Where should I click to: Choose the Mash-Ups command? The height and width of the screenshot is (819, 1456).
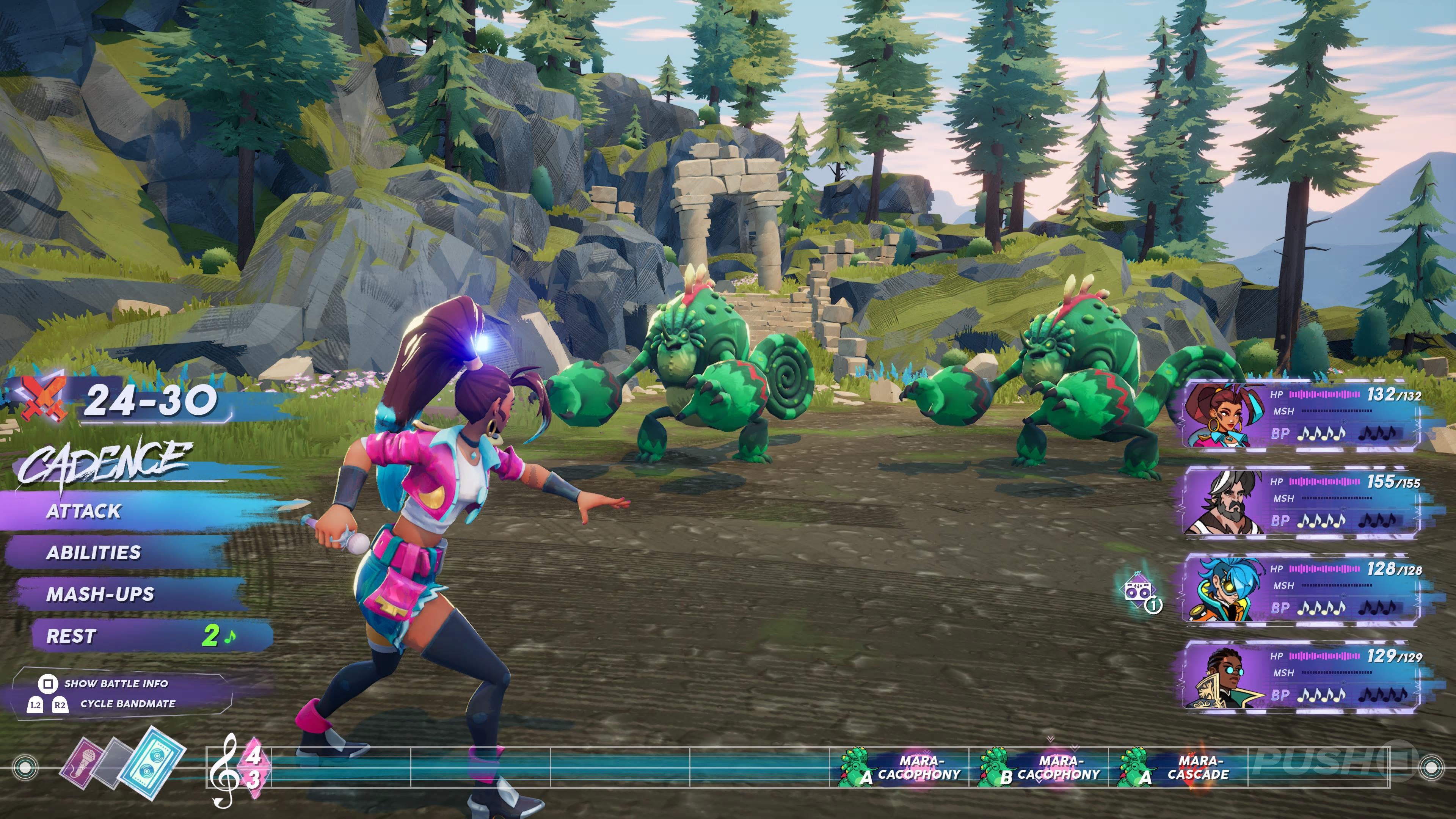(x=100, y=594)
